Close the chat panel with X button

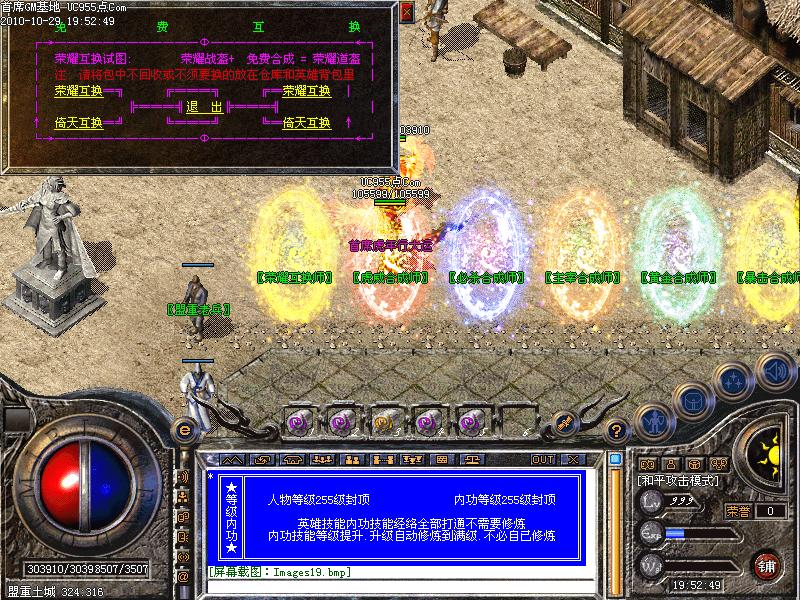click(x=572, y=460)
